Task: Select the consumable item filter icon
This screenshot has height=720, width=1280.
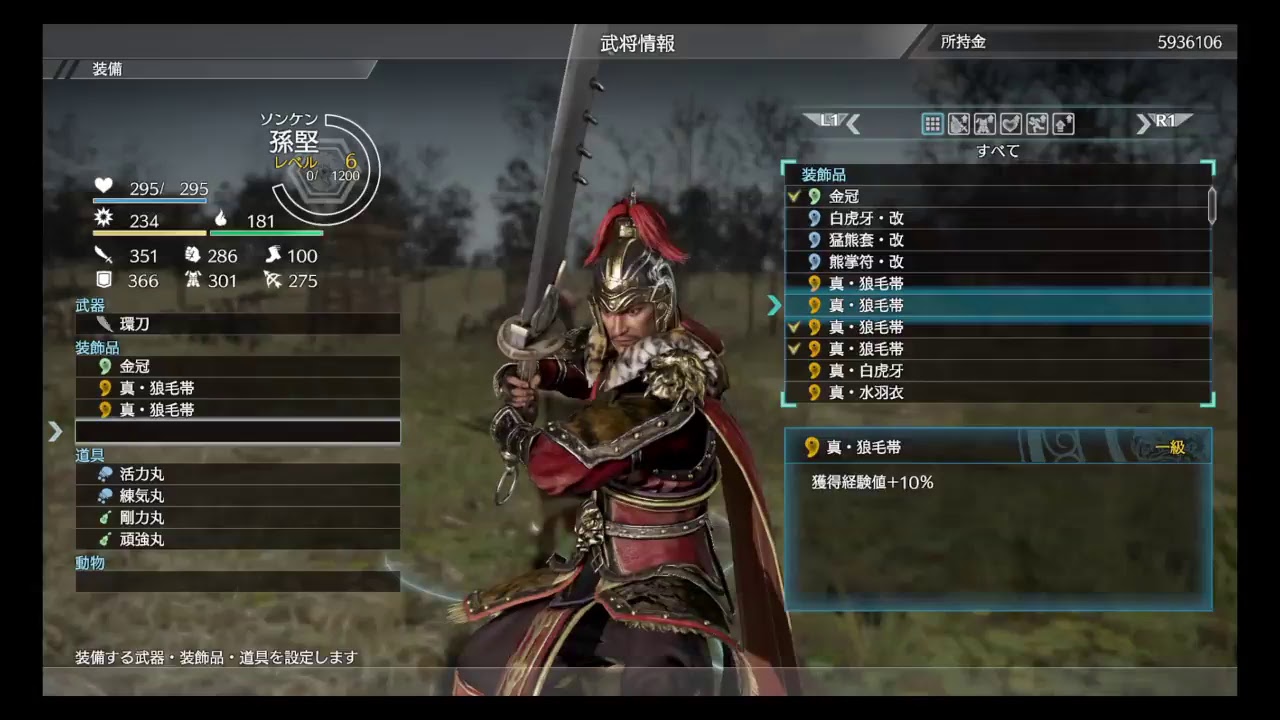Action: 1037,123
